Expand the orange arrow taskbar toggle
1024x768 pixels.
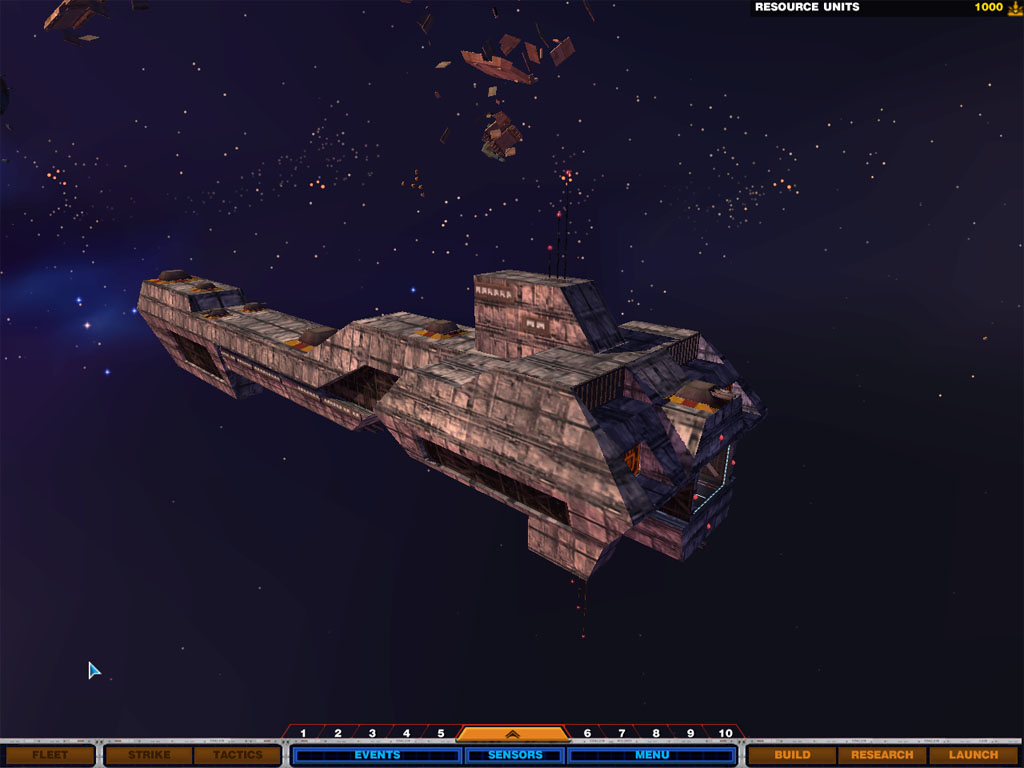tap(511, 734)
